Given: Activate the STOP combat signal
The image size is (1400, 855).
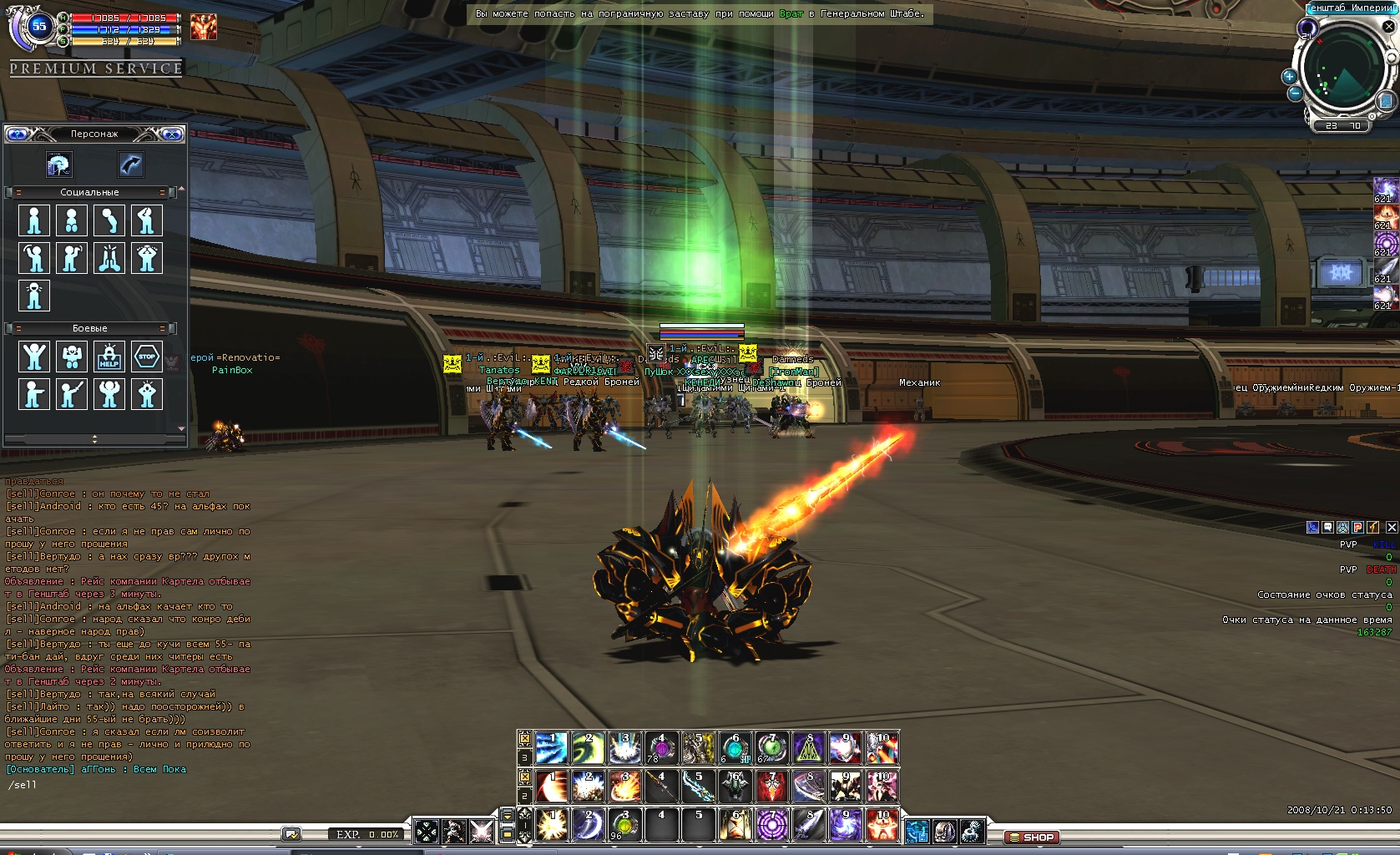Looking at the screenshot, I should click(147, 357).
